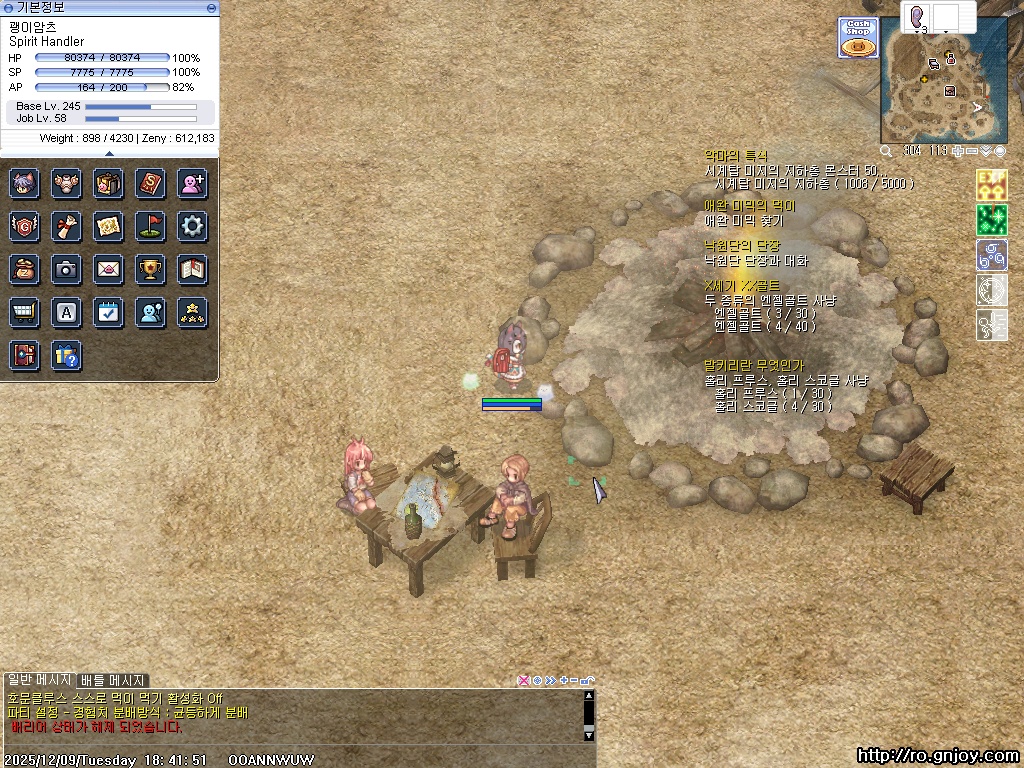Open the shopping cart icon
This screenshot has height=768, width=1024.
(24, 312)
